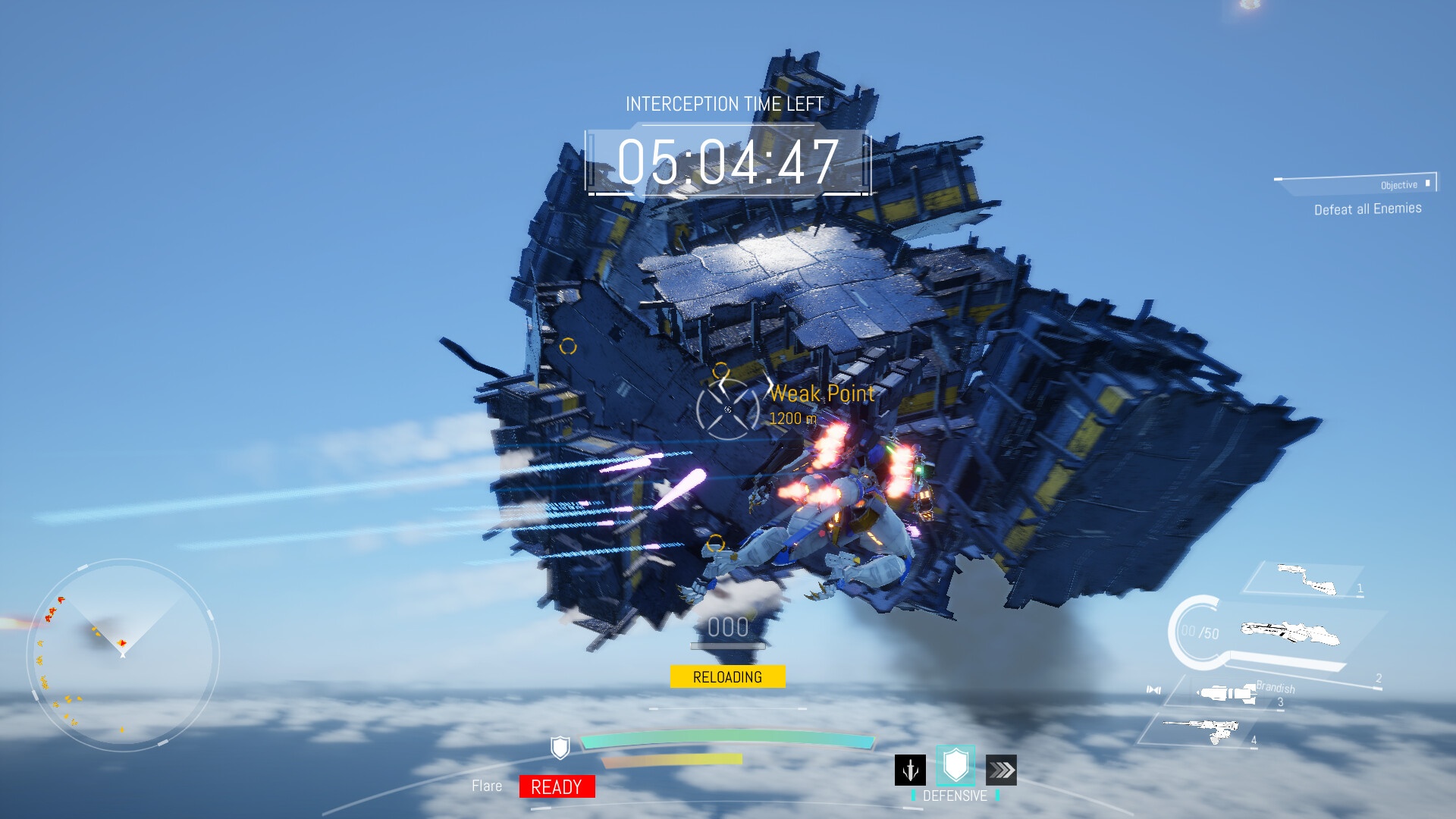
Task: Select weapon slot 1
Action: tap(1306, 579)
